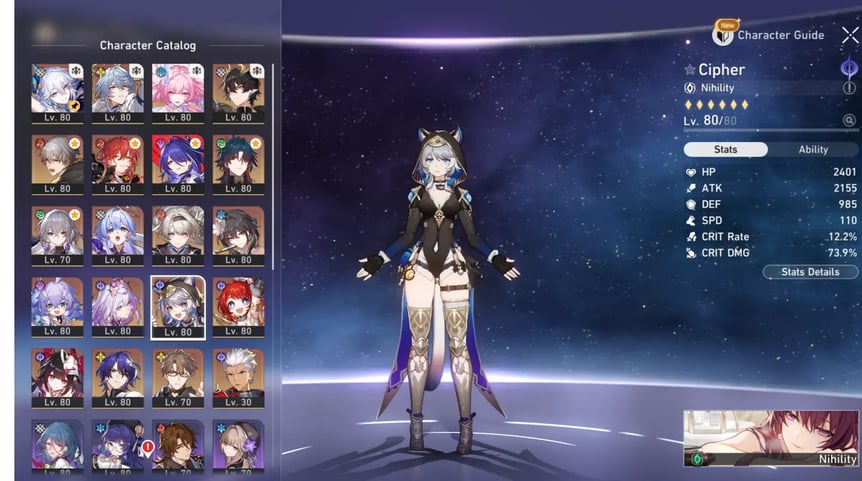The image size is (862, 481).
Task: Open the Nihility thumbnail in the corner
Action: 770,438
